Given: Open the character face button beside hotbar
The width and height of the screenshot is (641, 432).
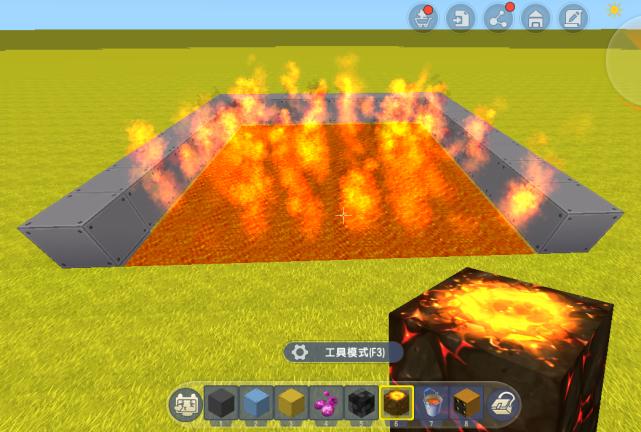Looking at the screenshot, I should (185, 403).
